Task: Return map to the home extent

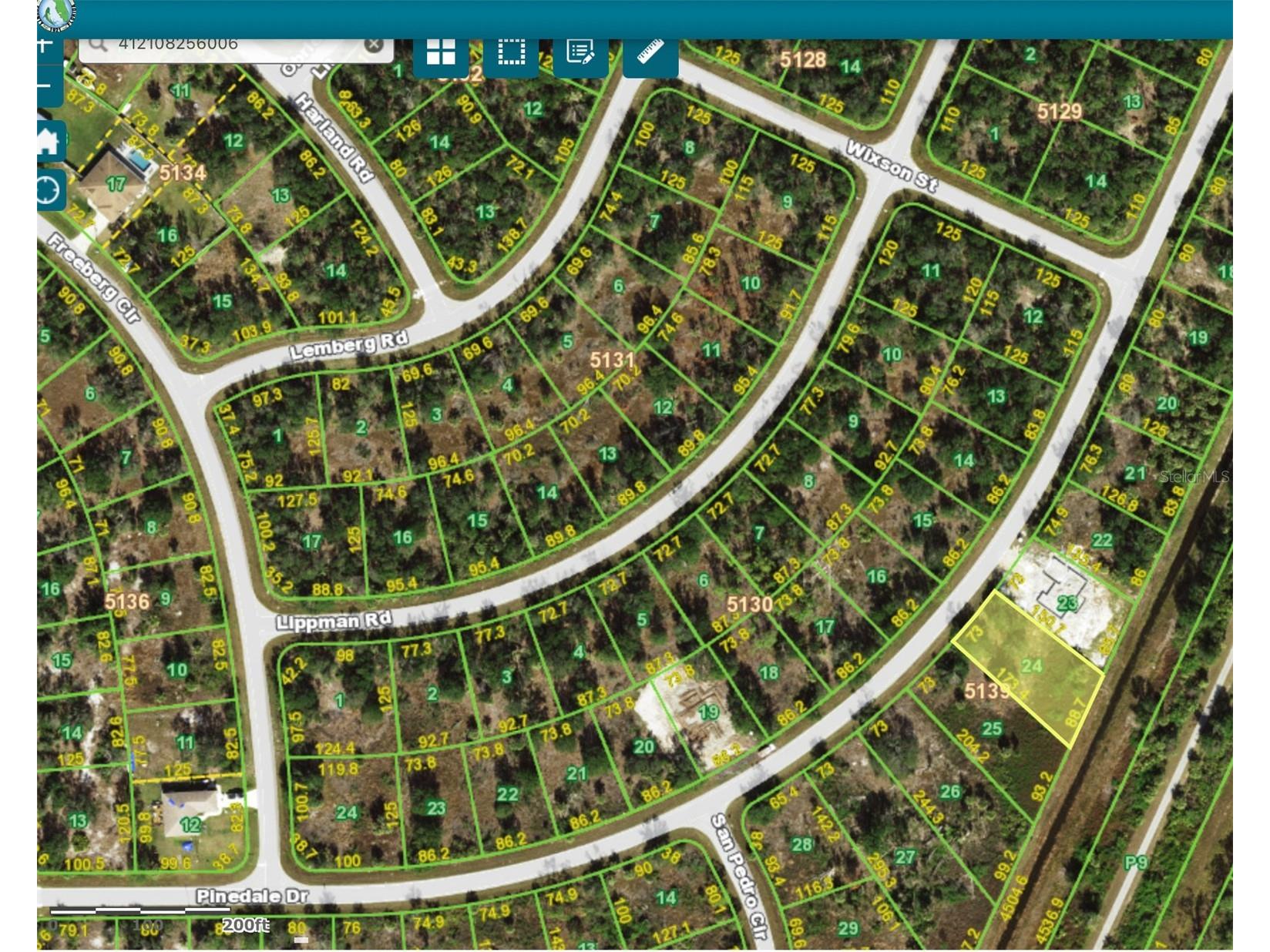Action: coord(49,141)
